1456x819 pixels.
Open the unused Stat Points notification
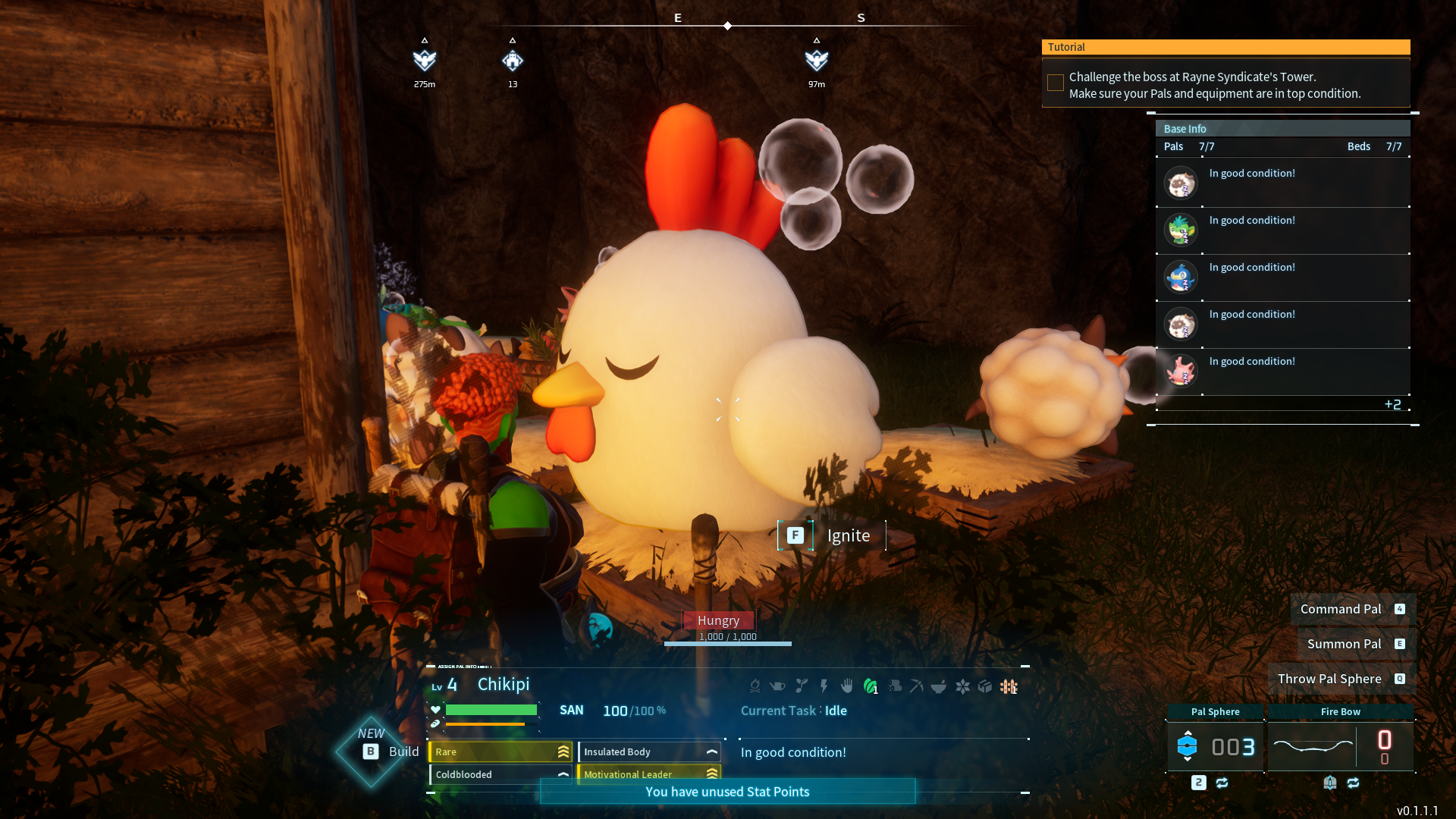(x=727, y=792)
